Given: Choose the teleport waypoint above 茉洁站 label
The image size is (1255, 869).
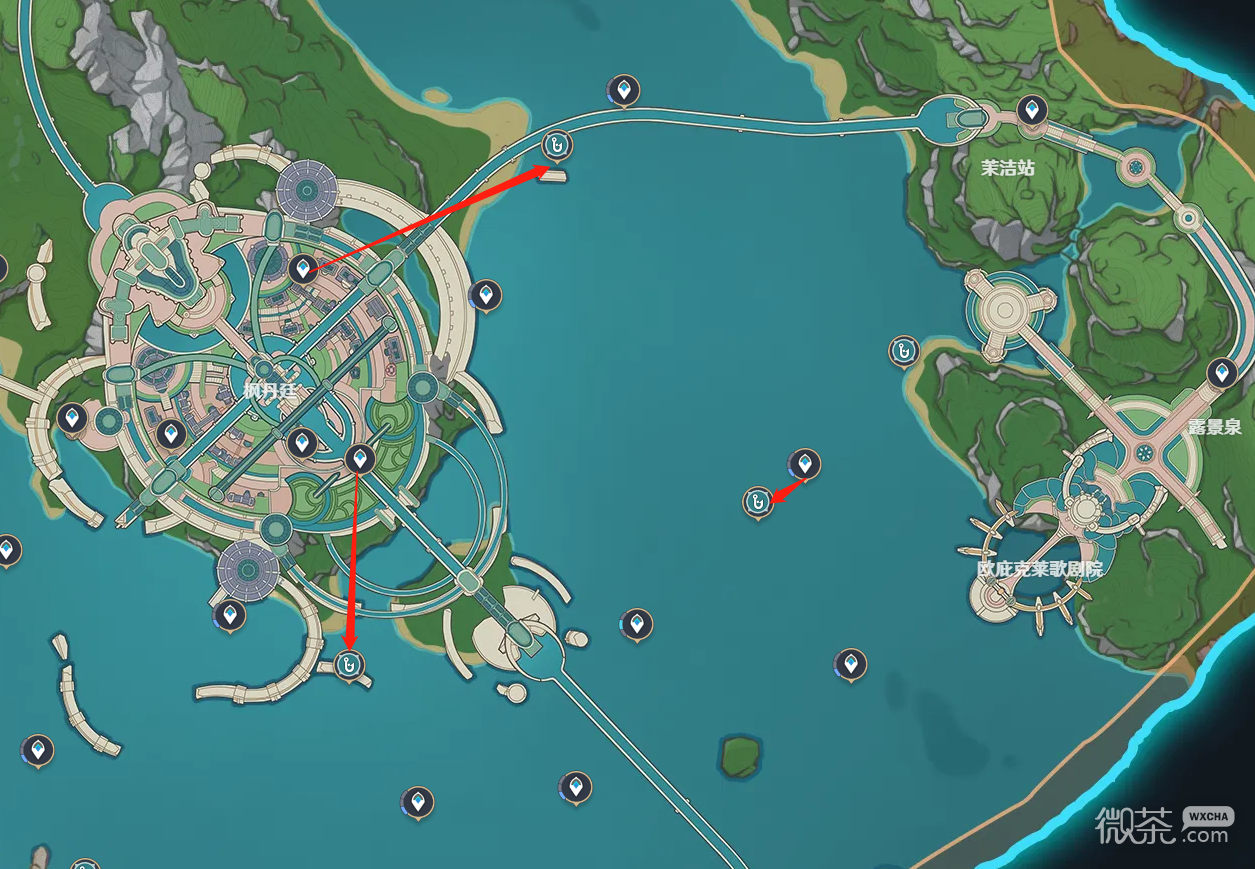Looking at the screenshot, I should pyautogui.click(x=1032, y=108).
